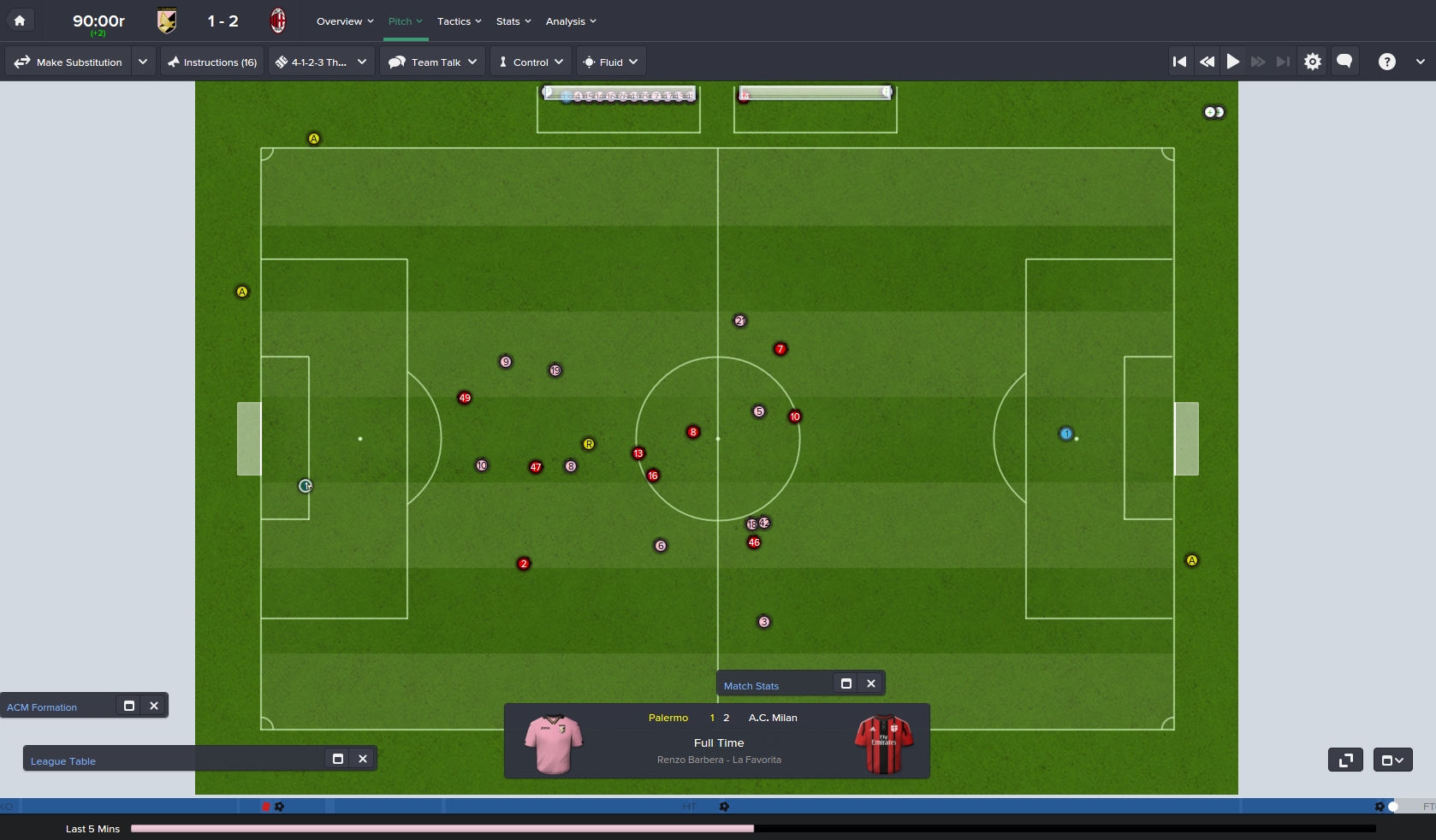Change the Control mentality
This screenshot has width=1436, height=840.
pyautogui.click(x=531, y=62)
